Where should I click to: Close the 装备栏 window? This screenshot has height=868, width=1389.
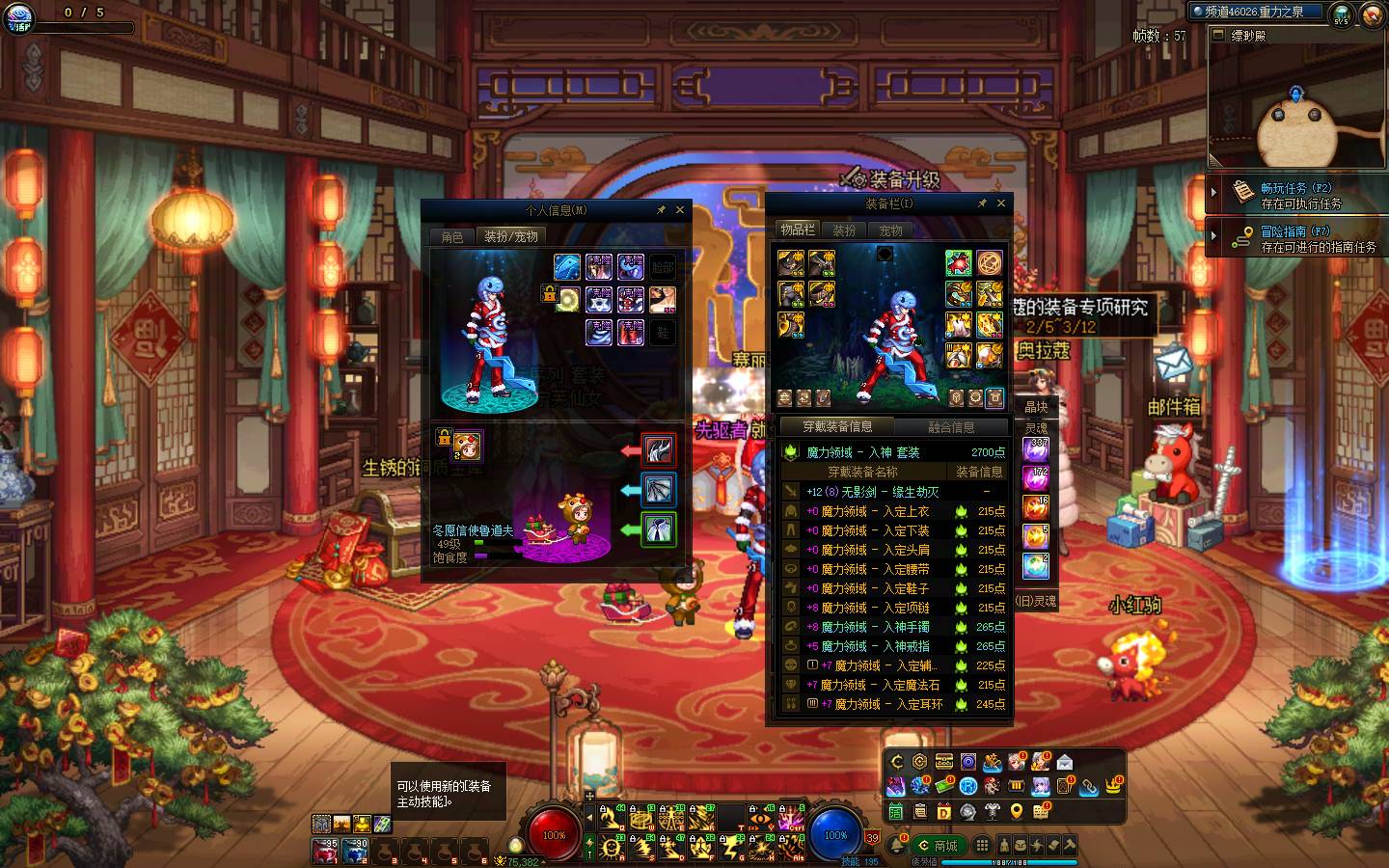(1001, 203)
